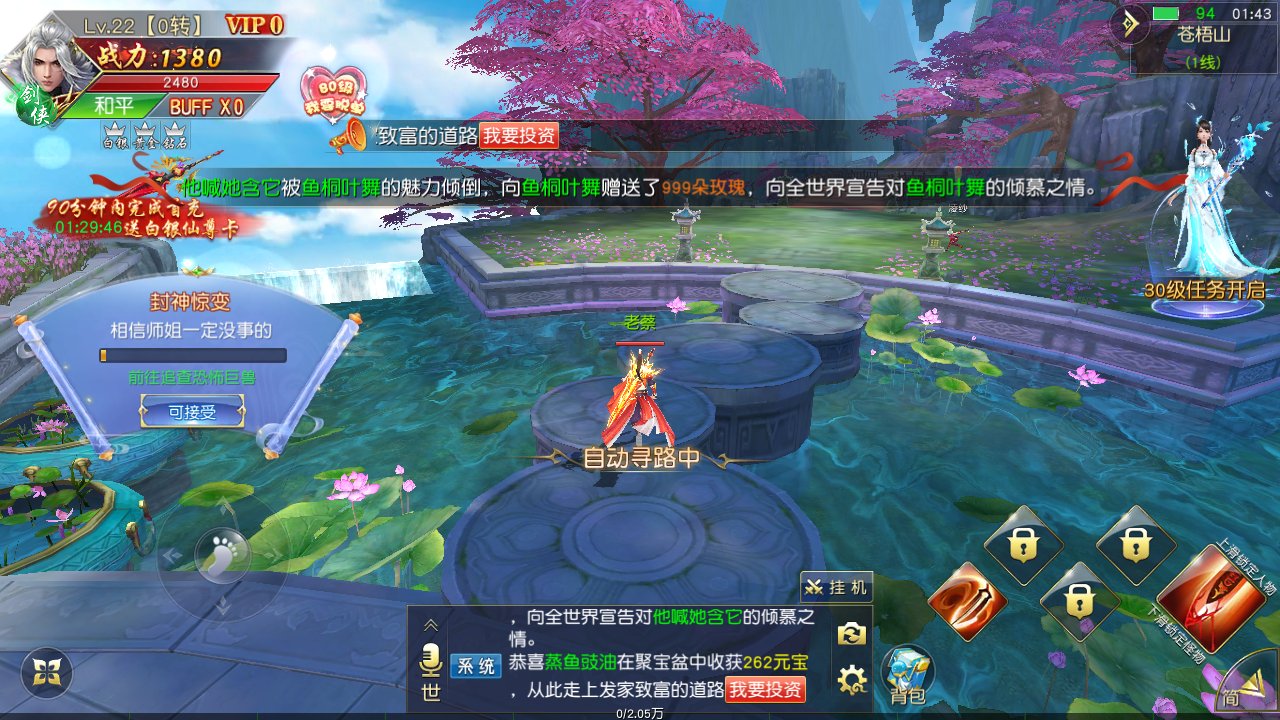Toggle 挂机 auto-battle

[836, 587]
